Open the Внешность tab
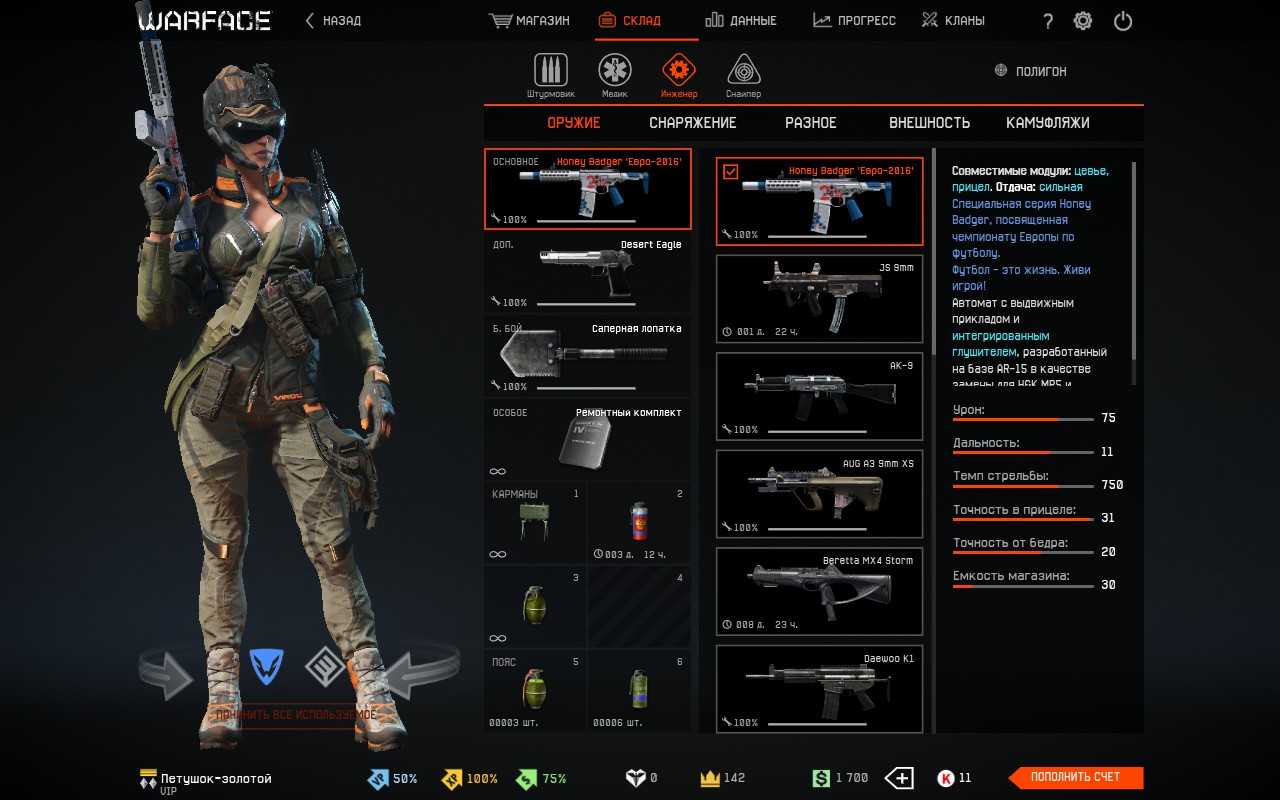 929,123
